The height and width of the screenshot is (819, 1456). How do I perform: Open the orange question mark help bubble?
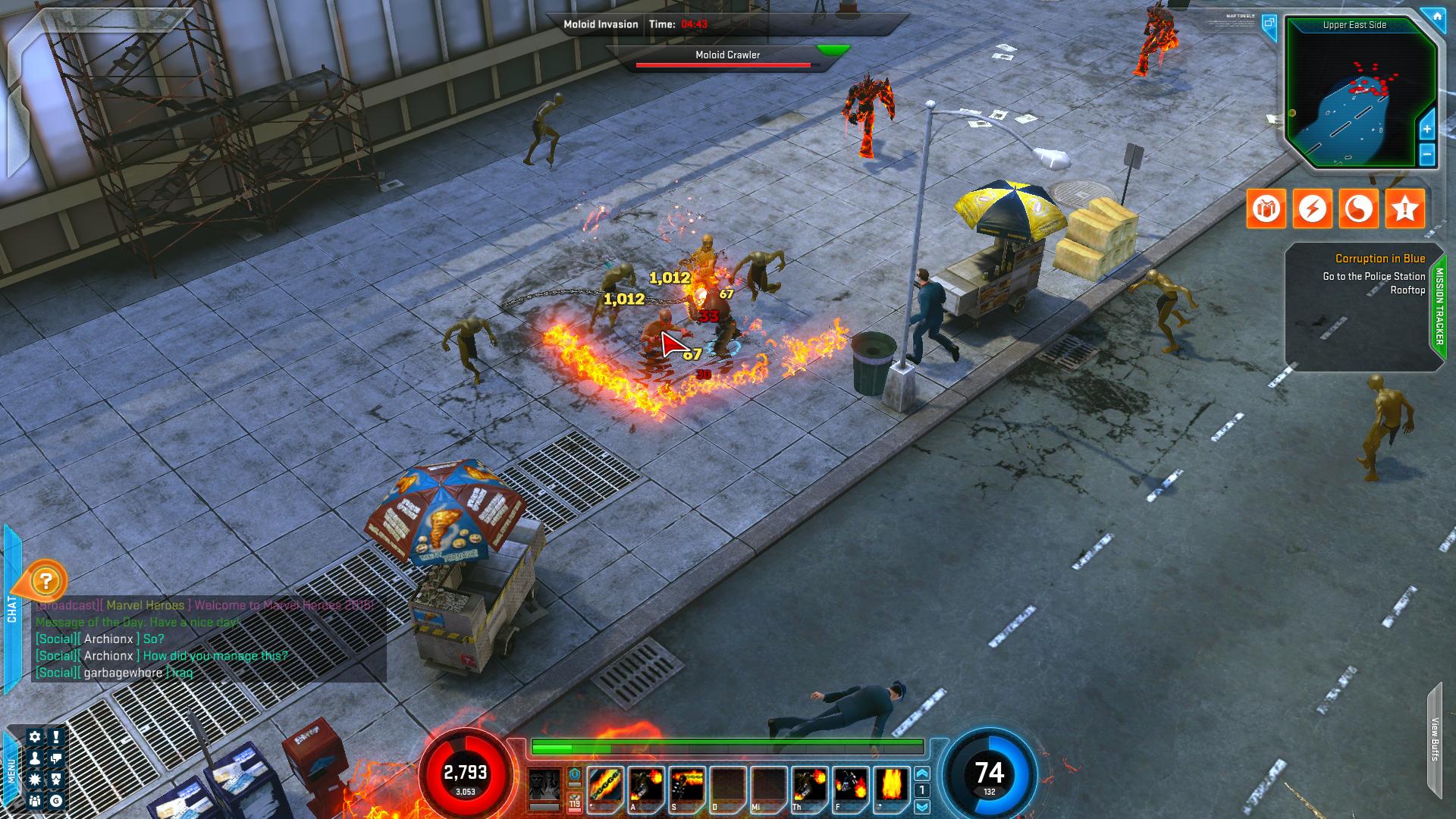pyautogui.click(x=46, y=582)
